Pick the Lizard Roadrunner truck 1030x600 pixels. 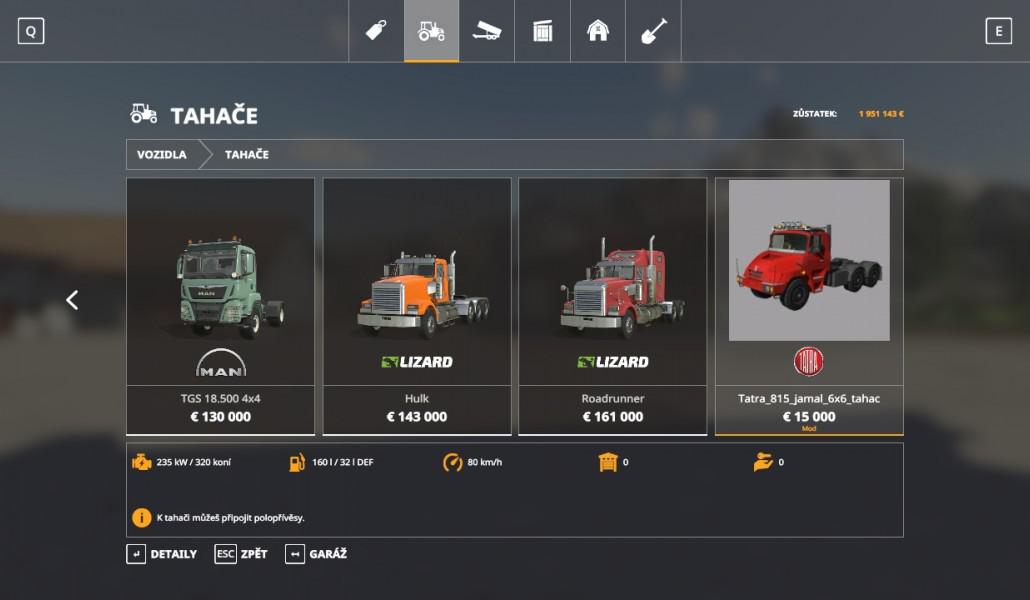pos(613,305)
